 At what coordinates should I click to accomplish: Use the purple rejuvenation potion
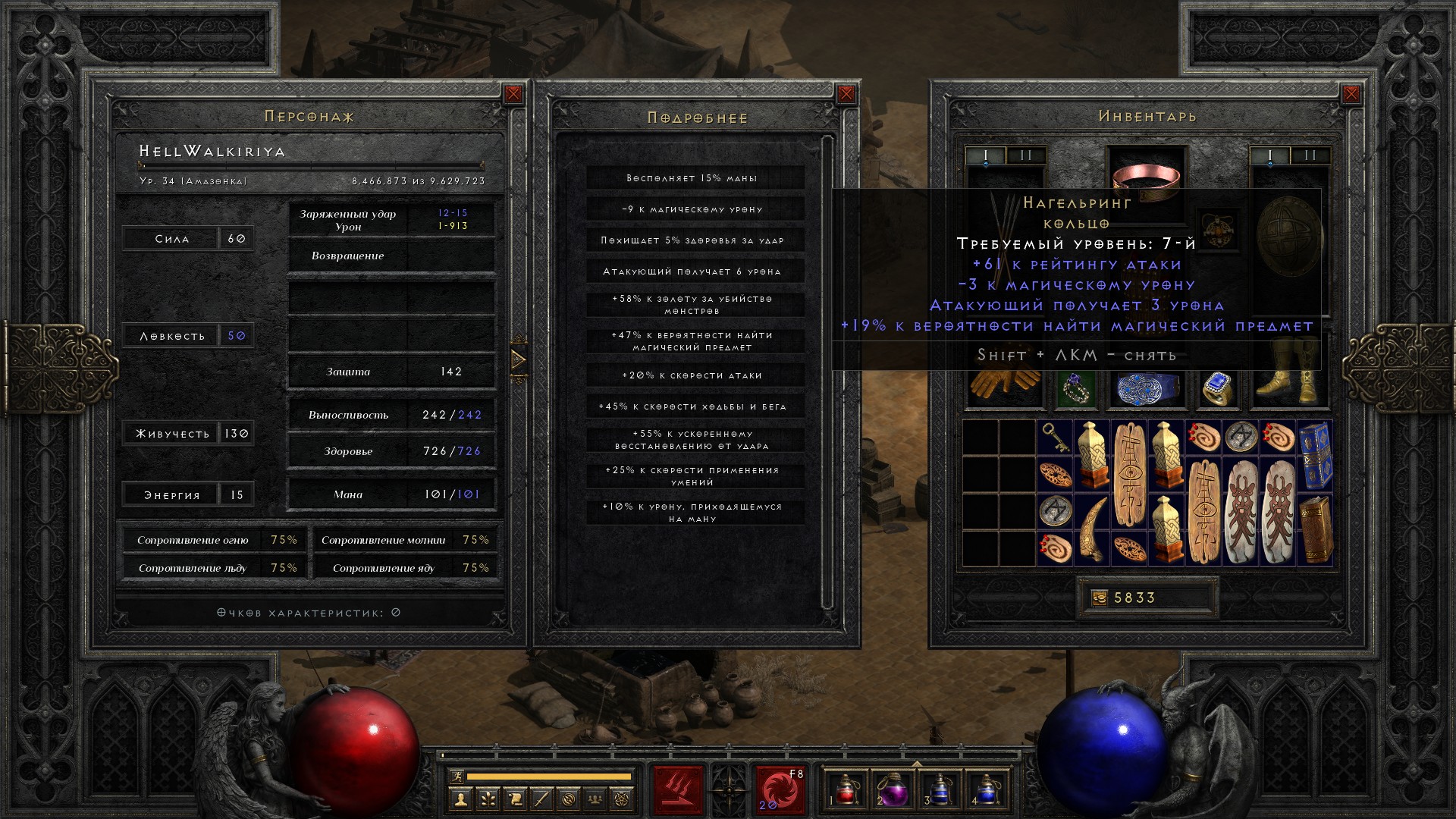coord(893,789)
